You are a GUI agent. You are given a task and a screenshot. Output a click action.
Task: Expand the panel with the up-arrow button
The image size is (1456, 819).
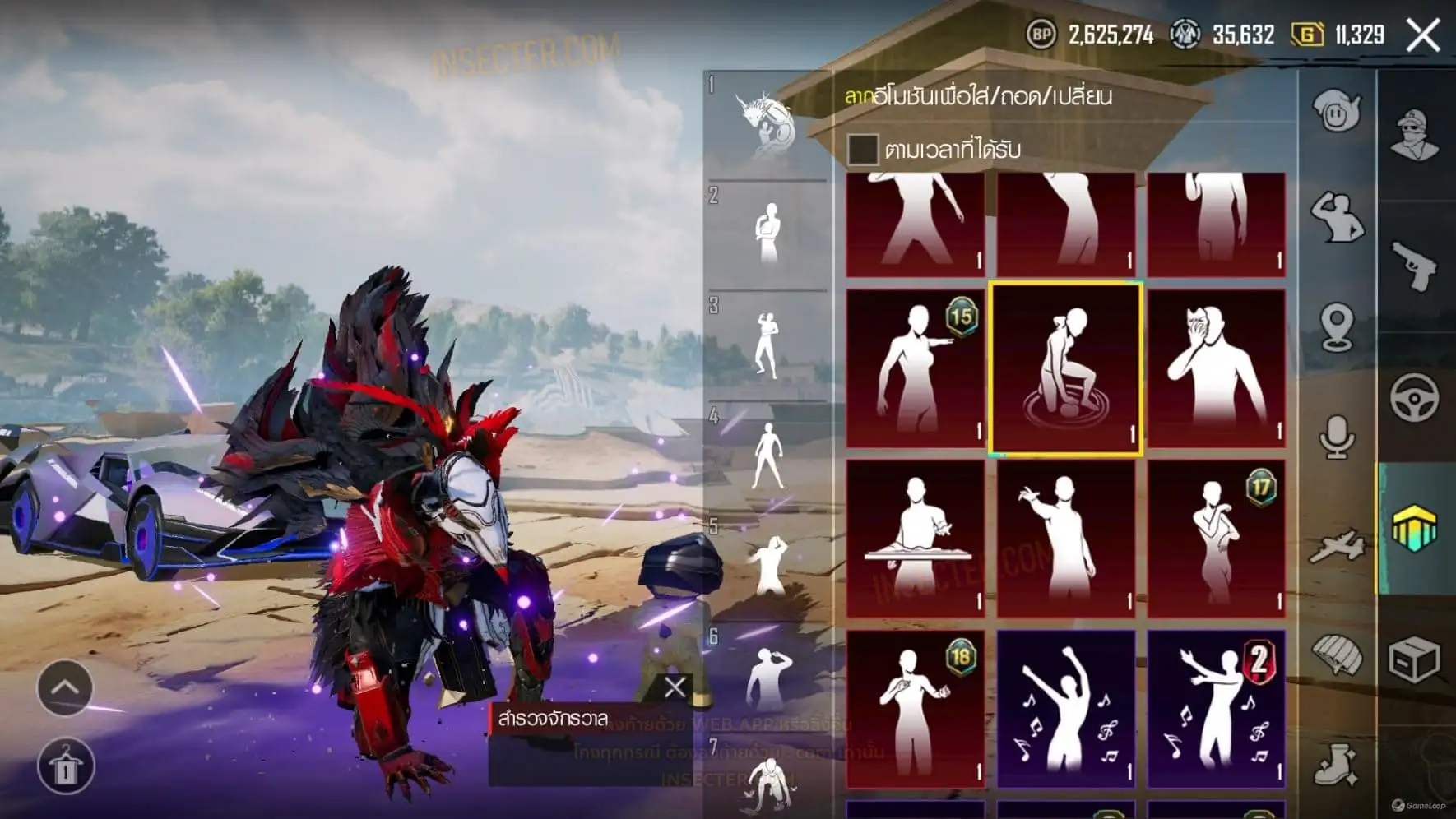click(65, 687)
